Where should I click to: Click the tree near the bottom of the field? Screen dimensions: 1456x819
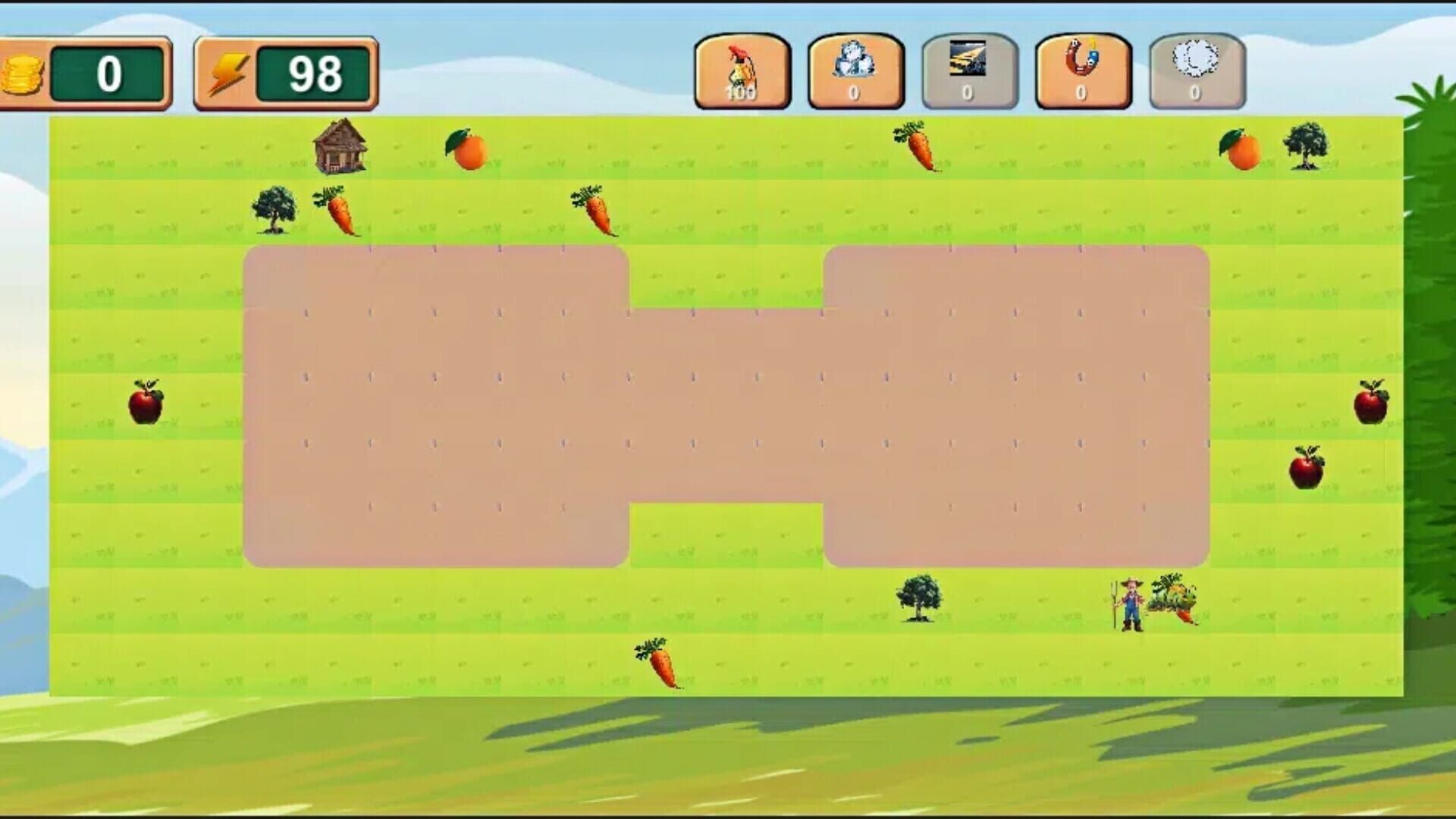(x=918, y=599)
